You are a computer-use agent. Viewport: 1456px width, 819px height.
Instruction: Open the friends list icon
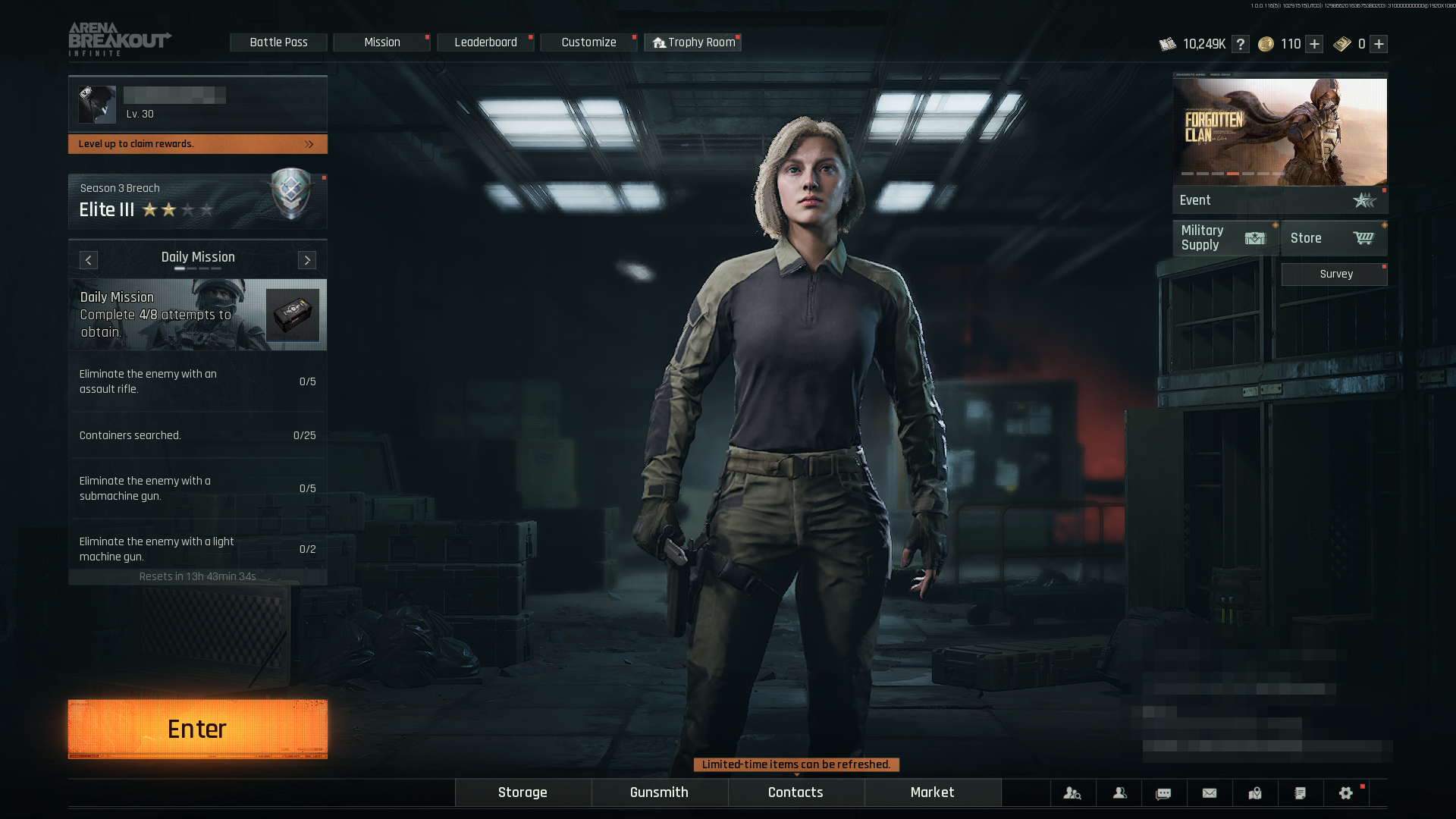pyautogui.click(x=1119, y=792)
